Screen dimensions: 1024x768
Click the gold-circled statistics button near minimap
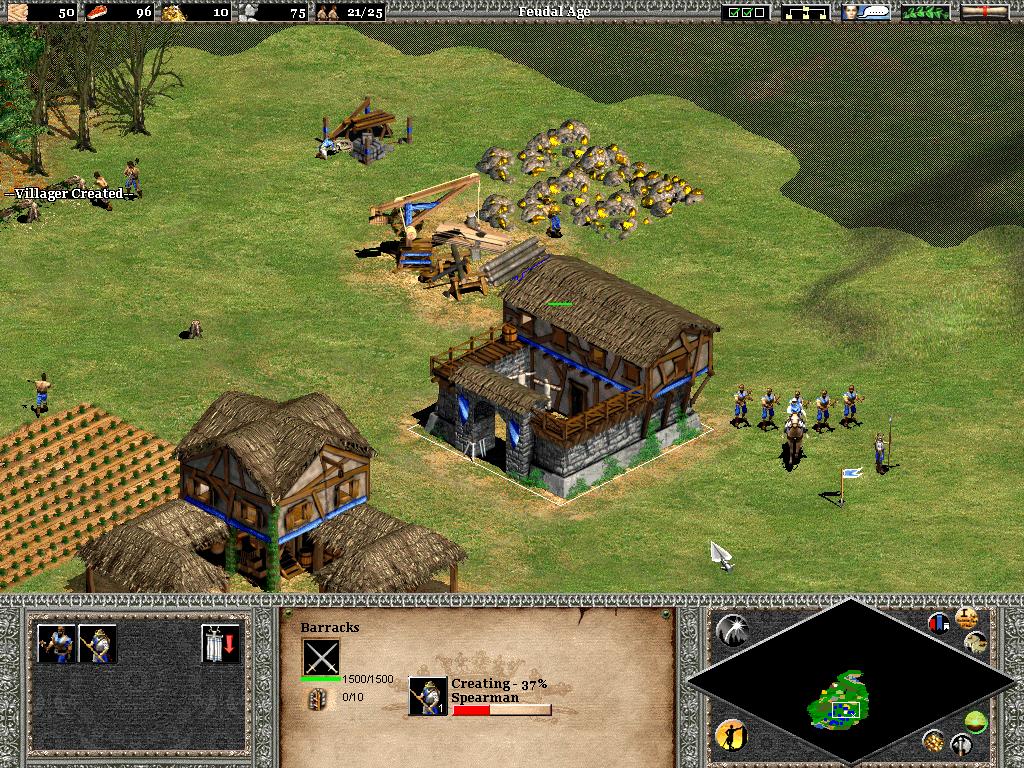(x=967, y=617)
